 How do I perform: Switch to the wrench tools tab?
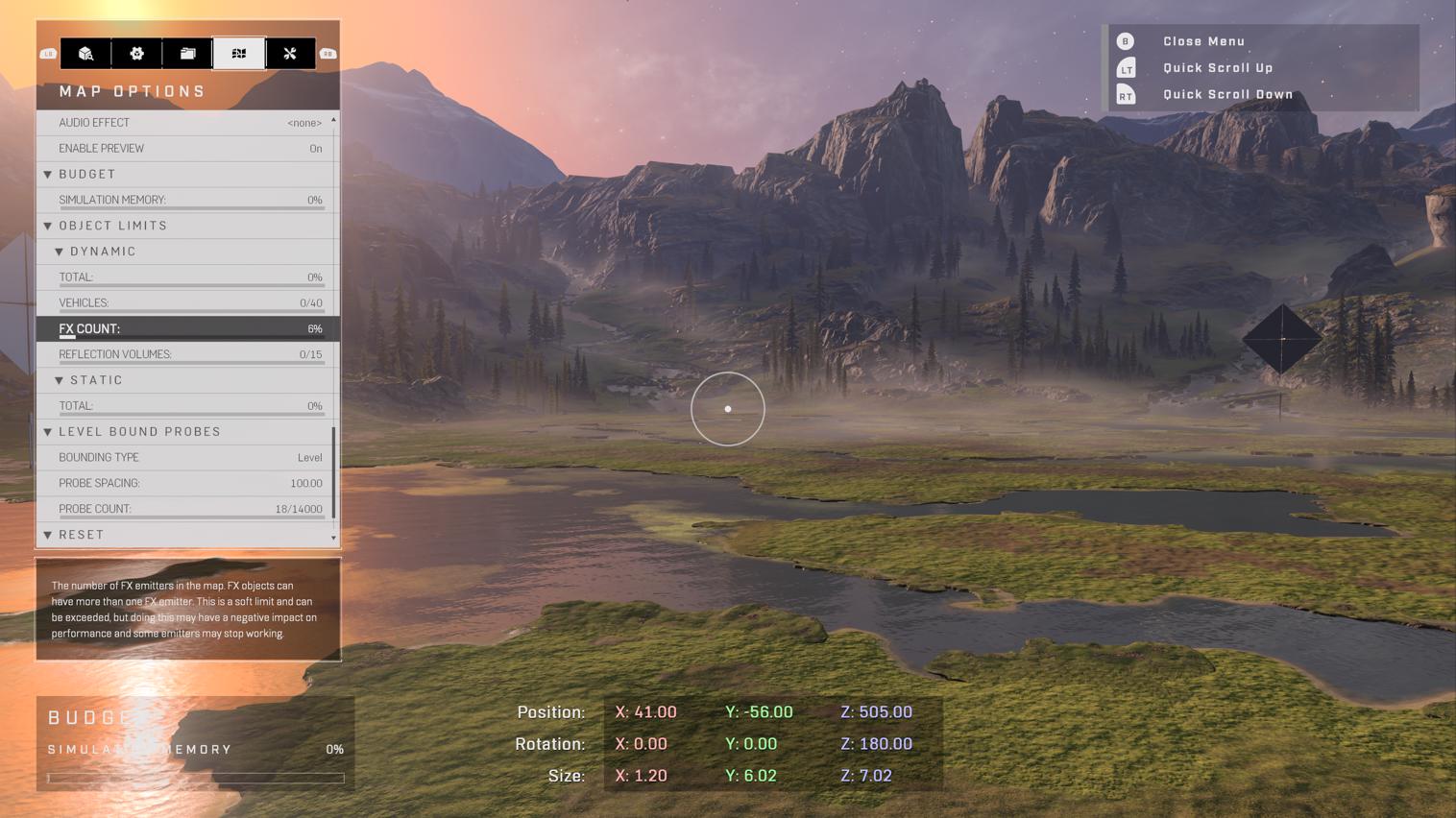click(290, 54)
